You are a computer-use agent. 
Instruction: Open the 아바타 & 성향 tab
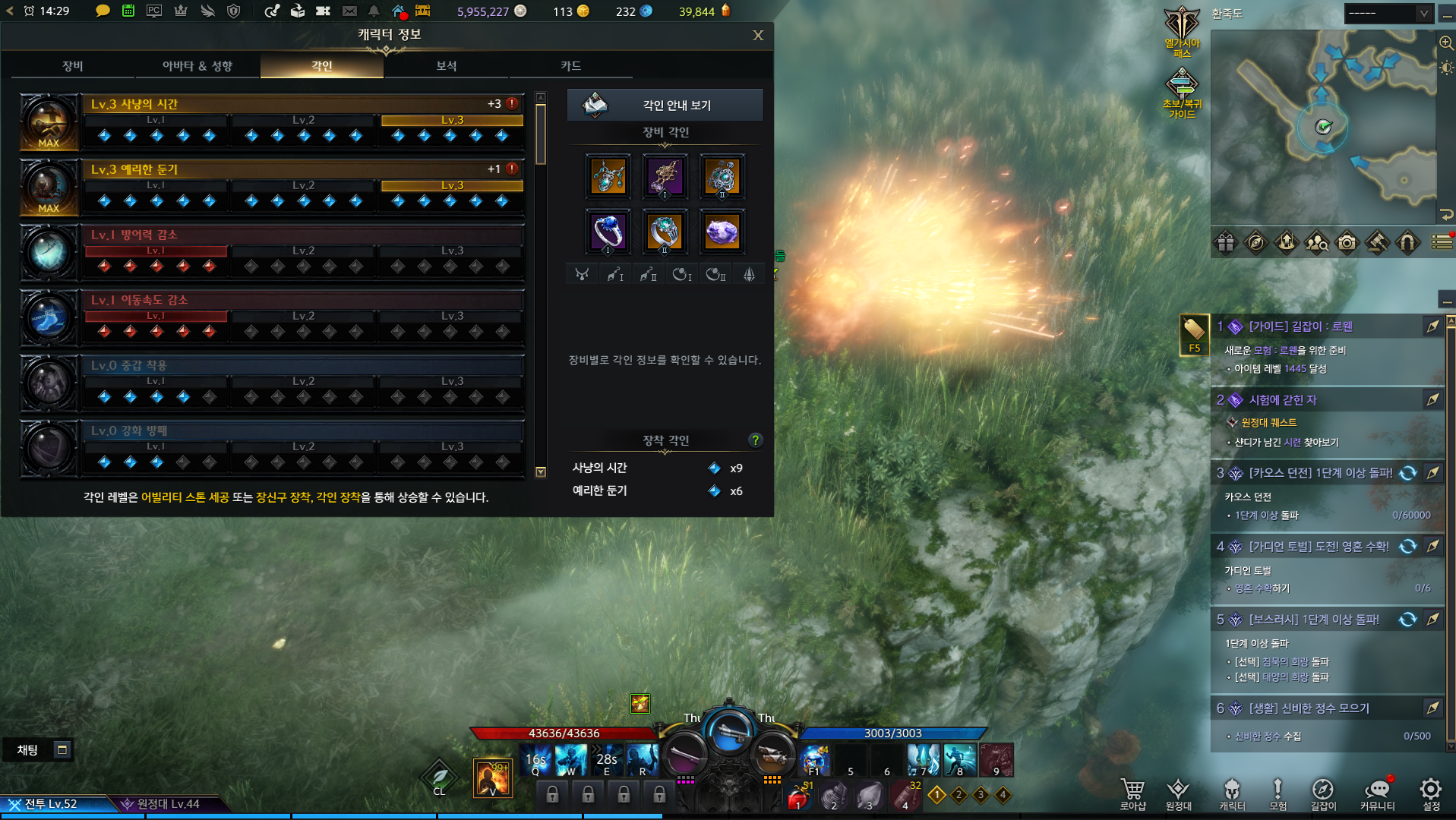[x=197, y=66]
